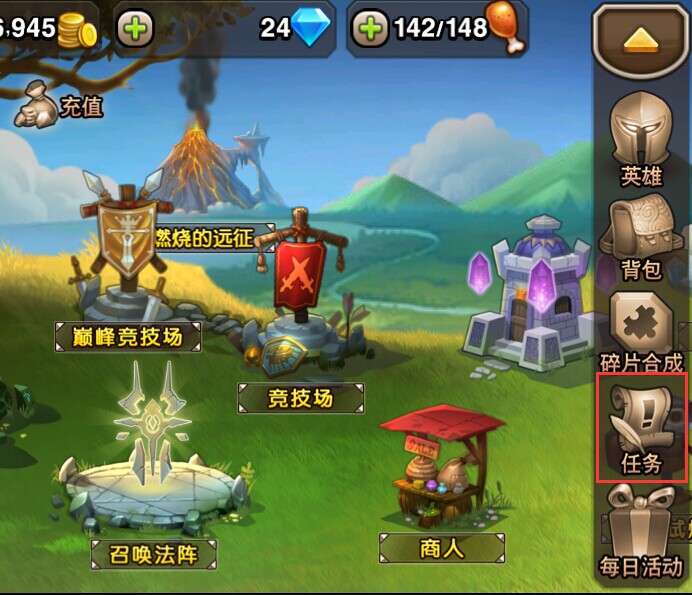
Task: Open the 任务 quest scroll
Action: pyautogui.click(x=641, y=427)
